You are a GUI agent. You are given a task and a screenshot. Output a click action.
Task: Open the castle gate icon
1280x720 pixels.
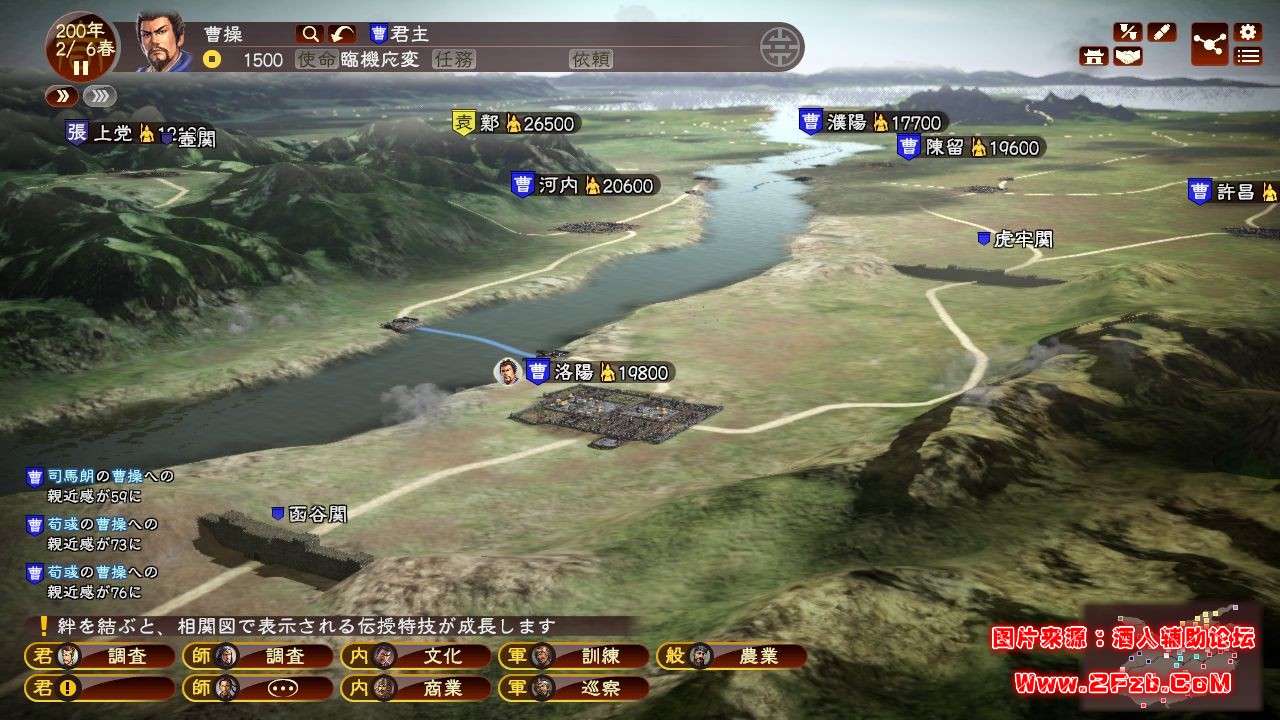tap(1094, 57)
